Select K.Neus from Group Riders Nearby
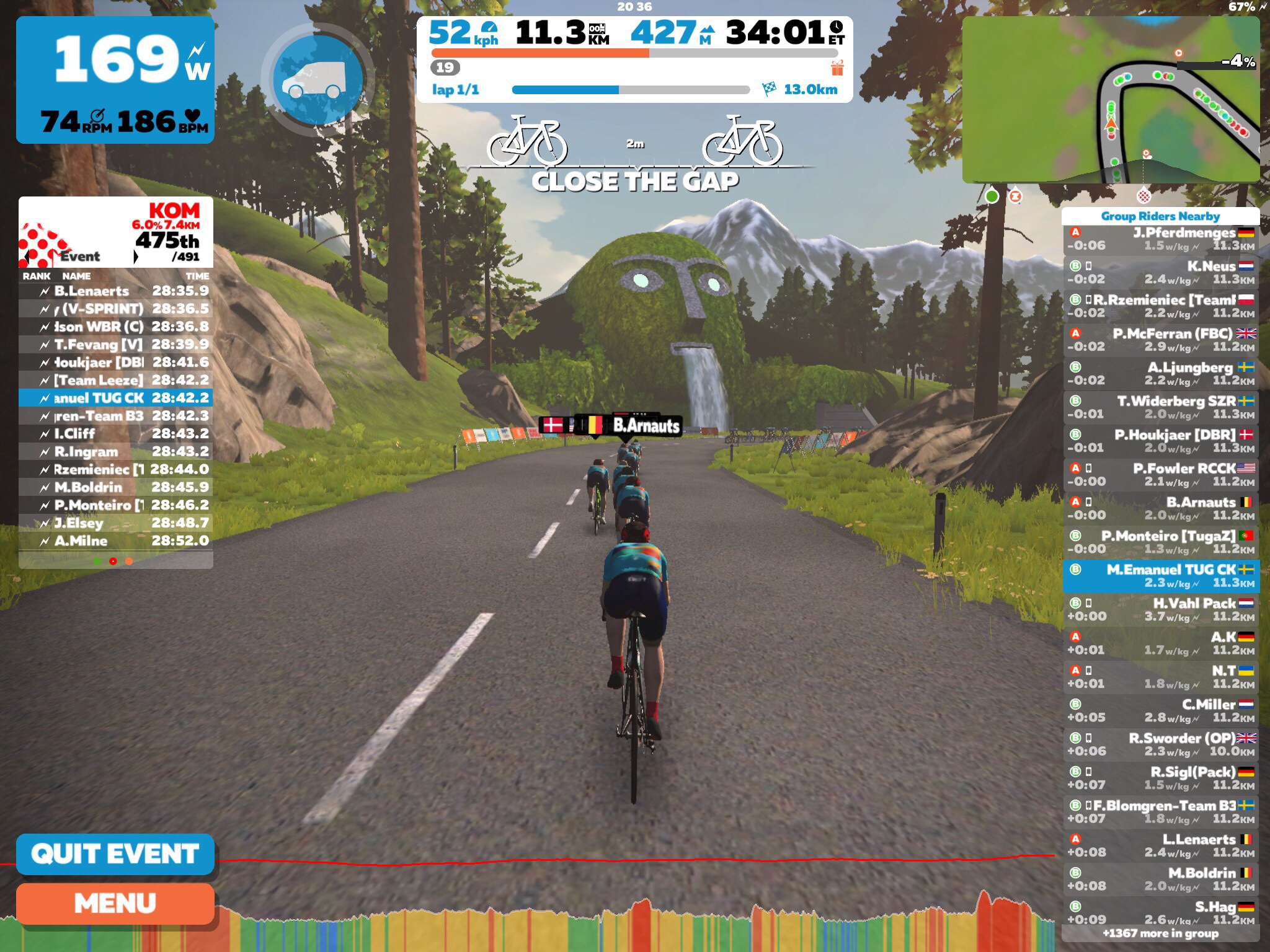 1160,273
